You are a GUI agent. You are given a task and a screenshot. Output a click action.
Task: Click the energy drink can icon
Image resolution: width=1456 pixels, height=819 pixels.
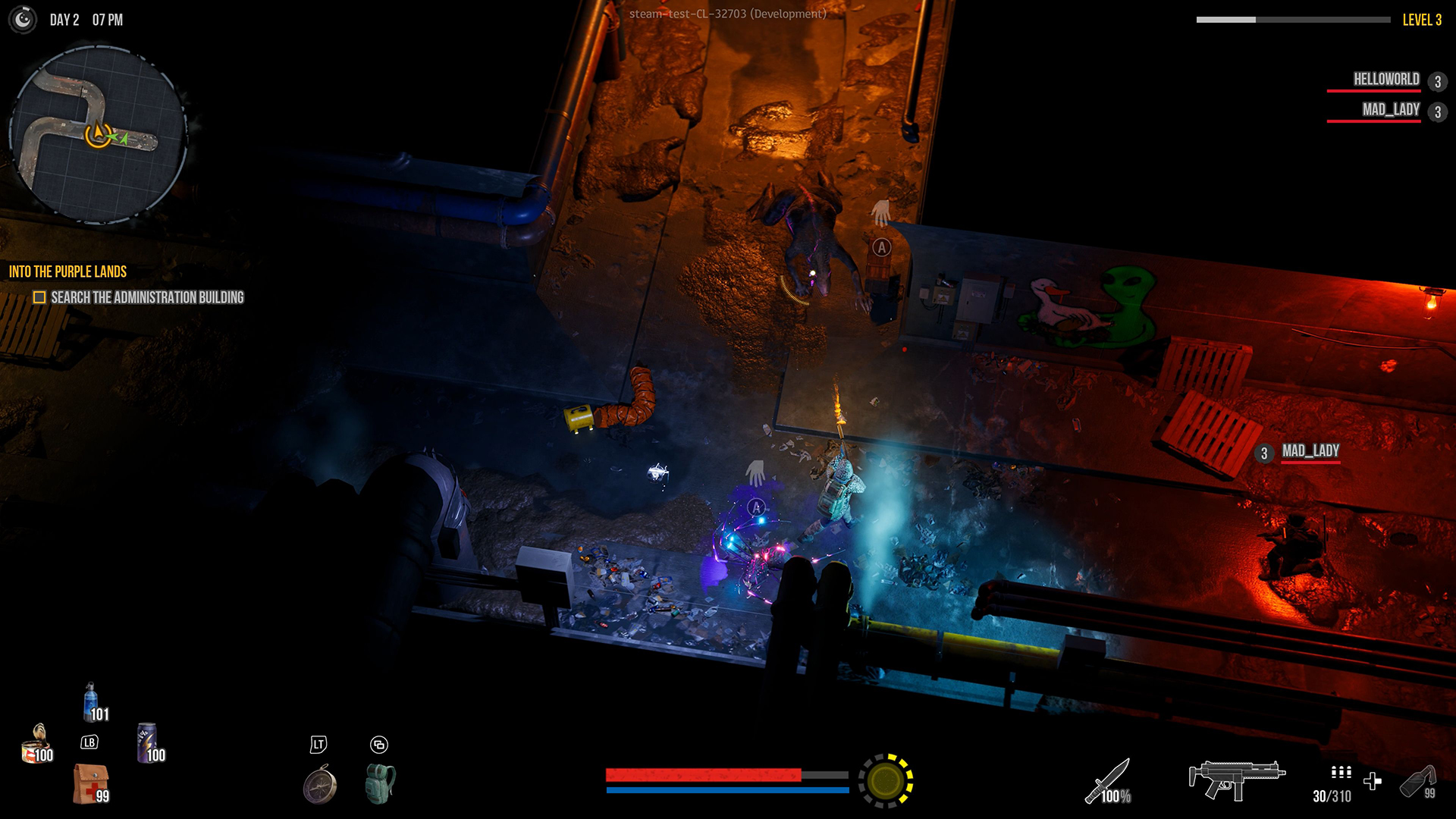(147, 743)
